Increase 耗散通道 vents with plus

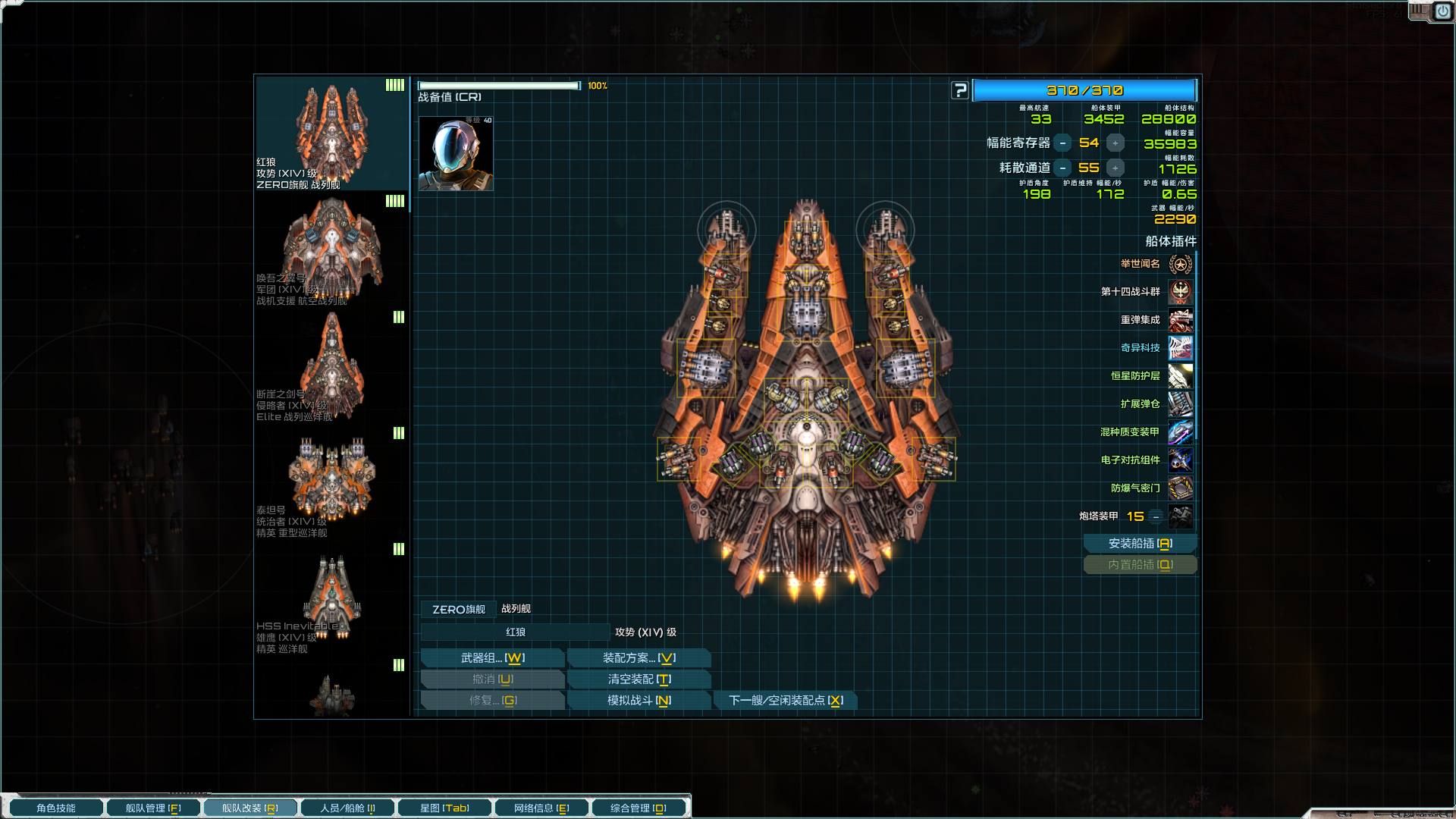(1115, 168)
